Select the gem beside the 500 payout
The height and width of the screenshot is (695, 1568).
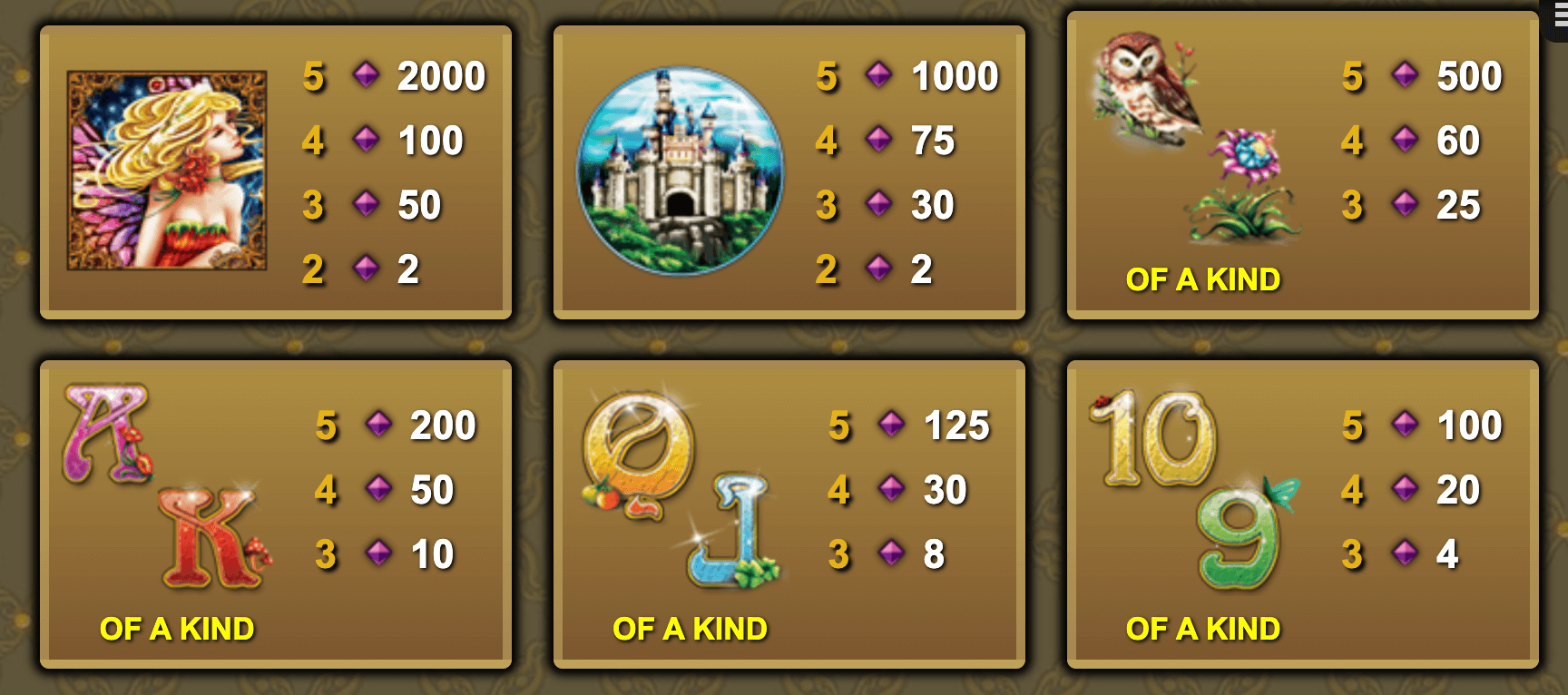click(1404, 76)
